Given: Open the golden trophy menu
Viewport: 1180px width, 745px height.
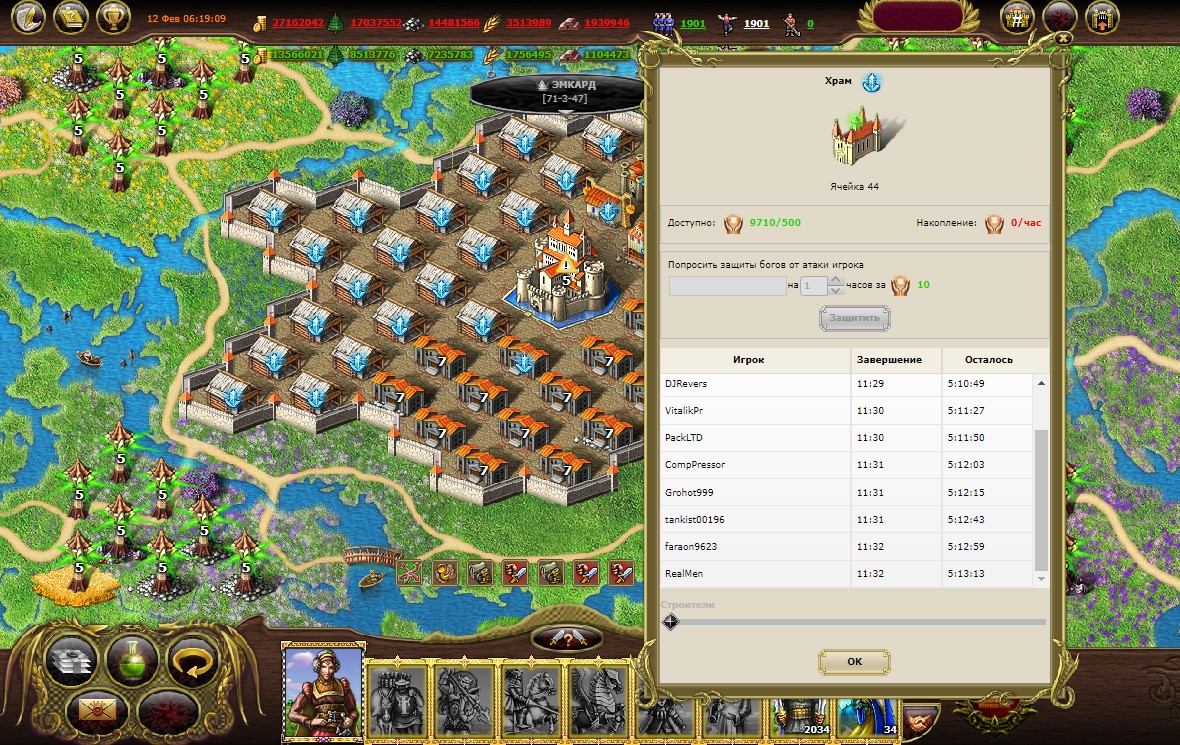Looking at the screenshot, I should (x=113, y=17).
